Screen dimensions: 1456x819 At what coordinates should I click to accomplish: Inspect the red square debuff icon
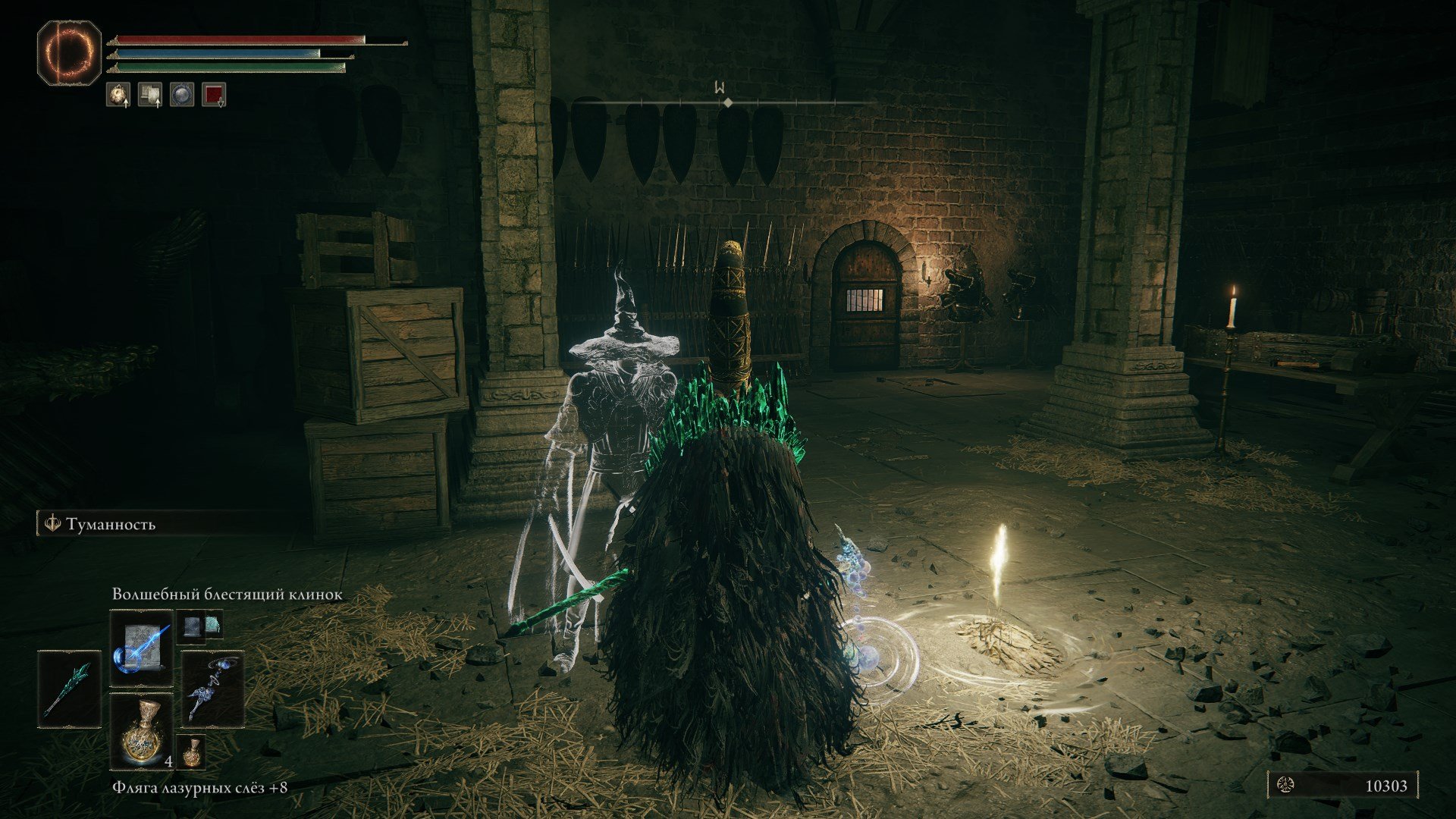214,95
